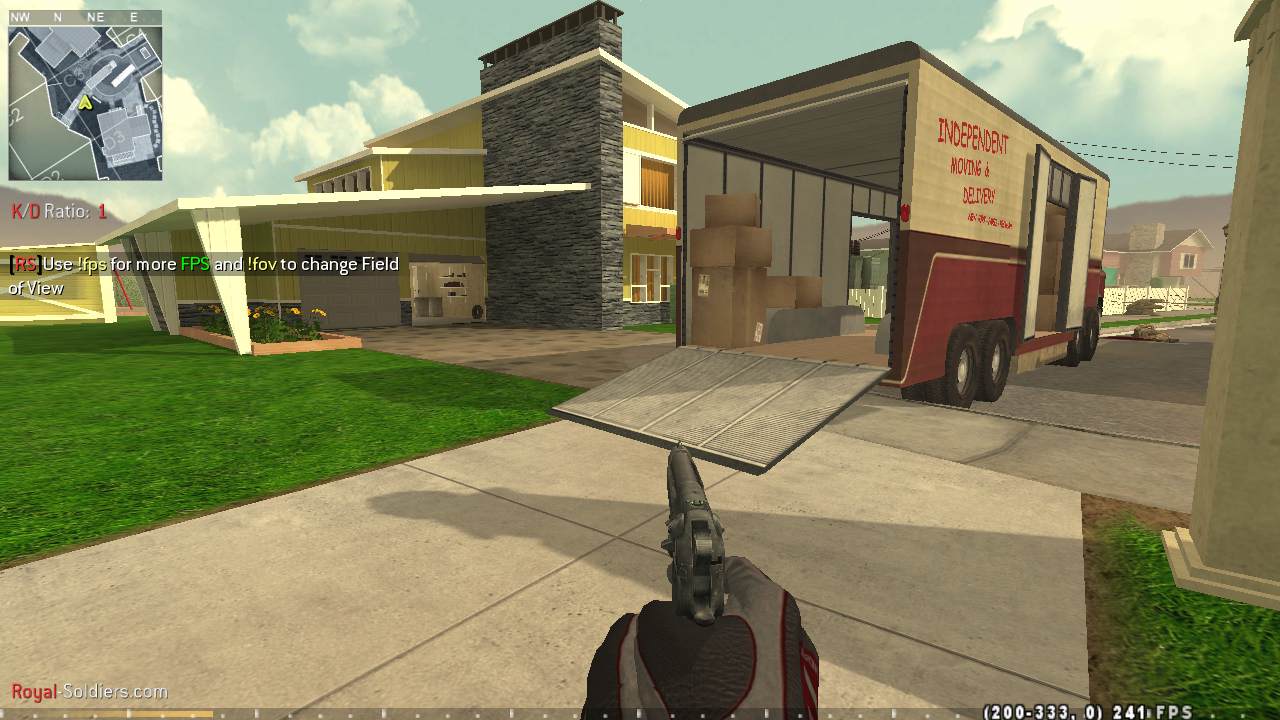Click the N compass marker on the minimap
This screenshot has width=1280, height=720.
click(x=58, y=16)
